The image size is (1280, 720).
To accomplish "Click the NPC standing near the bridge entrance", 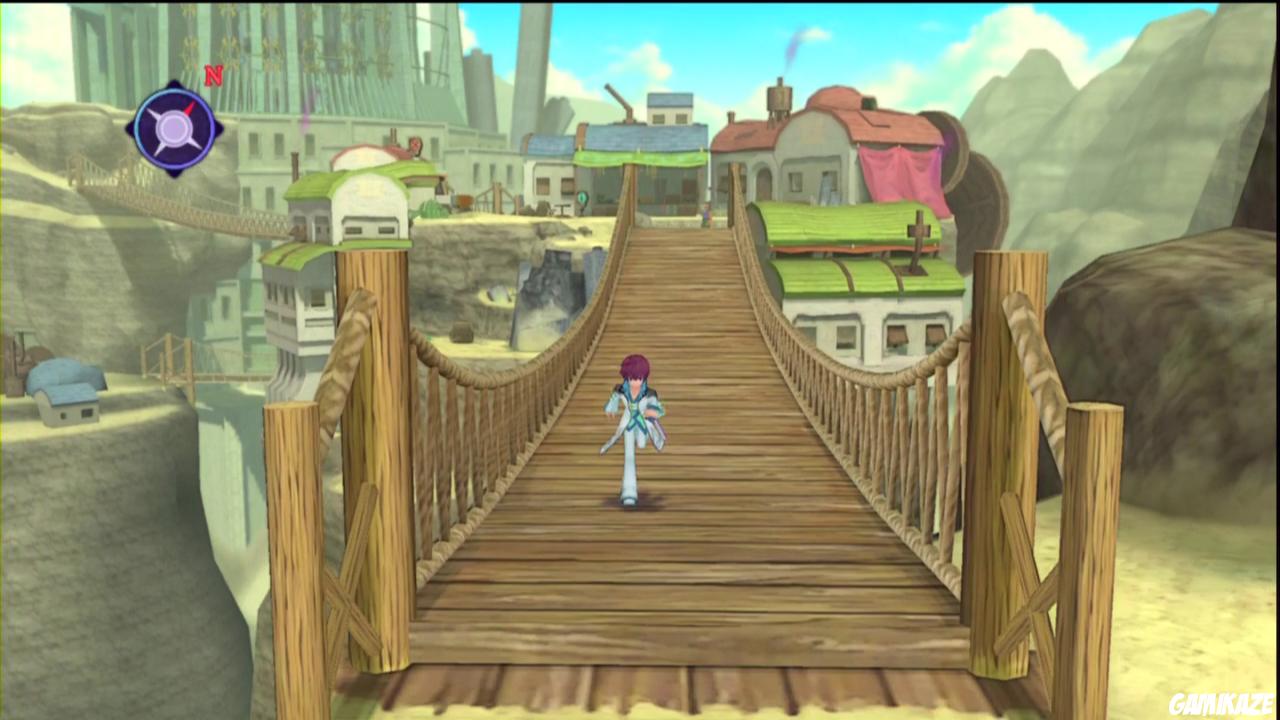I will pos(707,215).
